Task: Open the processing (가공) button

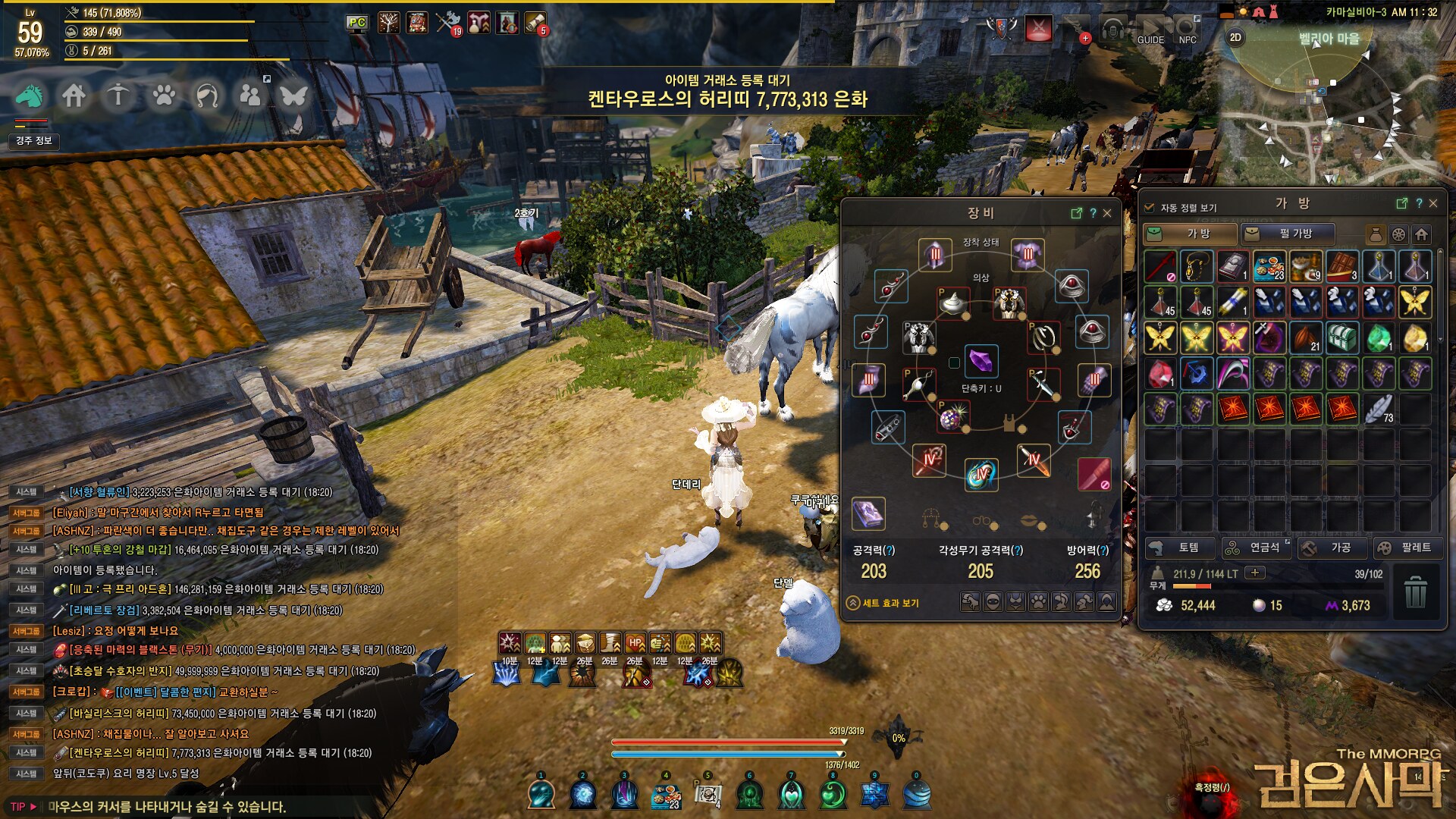Action: [1332, 548]
